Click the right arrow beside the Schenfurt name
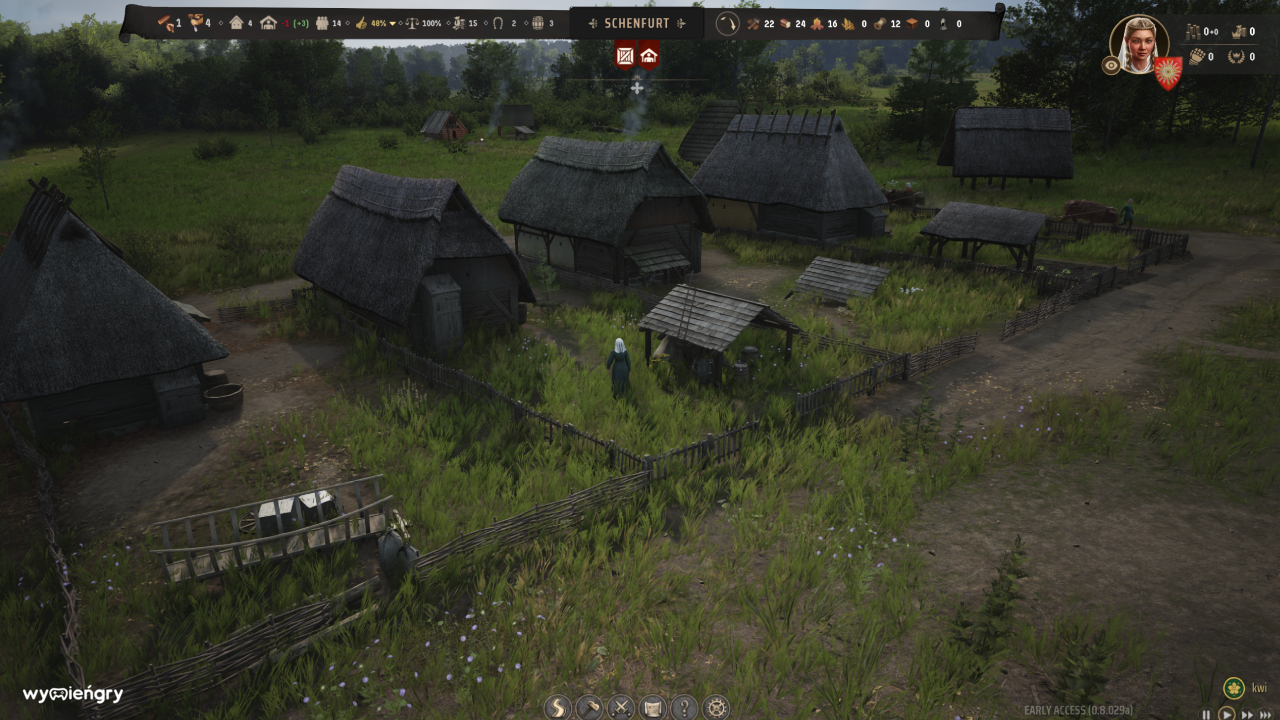Screen dimensions: 1280x720 [x=681, y=23]
